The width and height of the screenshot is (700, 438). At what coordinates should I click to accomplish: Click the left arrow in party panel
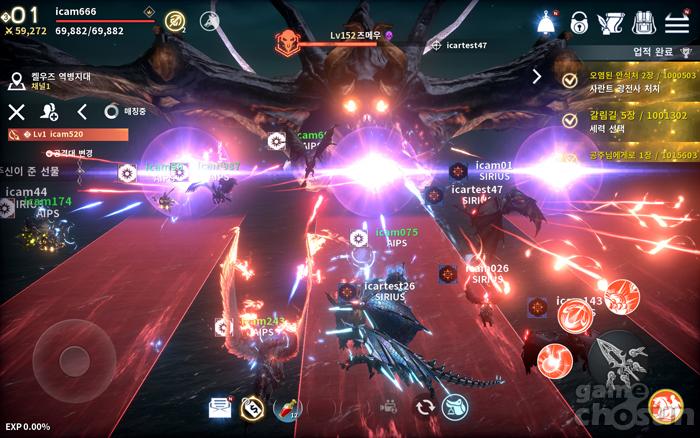pyautogui.click(x=82, y=112)
